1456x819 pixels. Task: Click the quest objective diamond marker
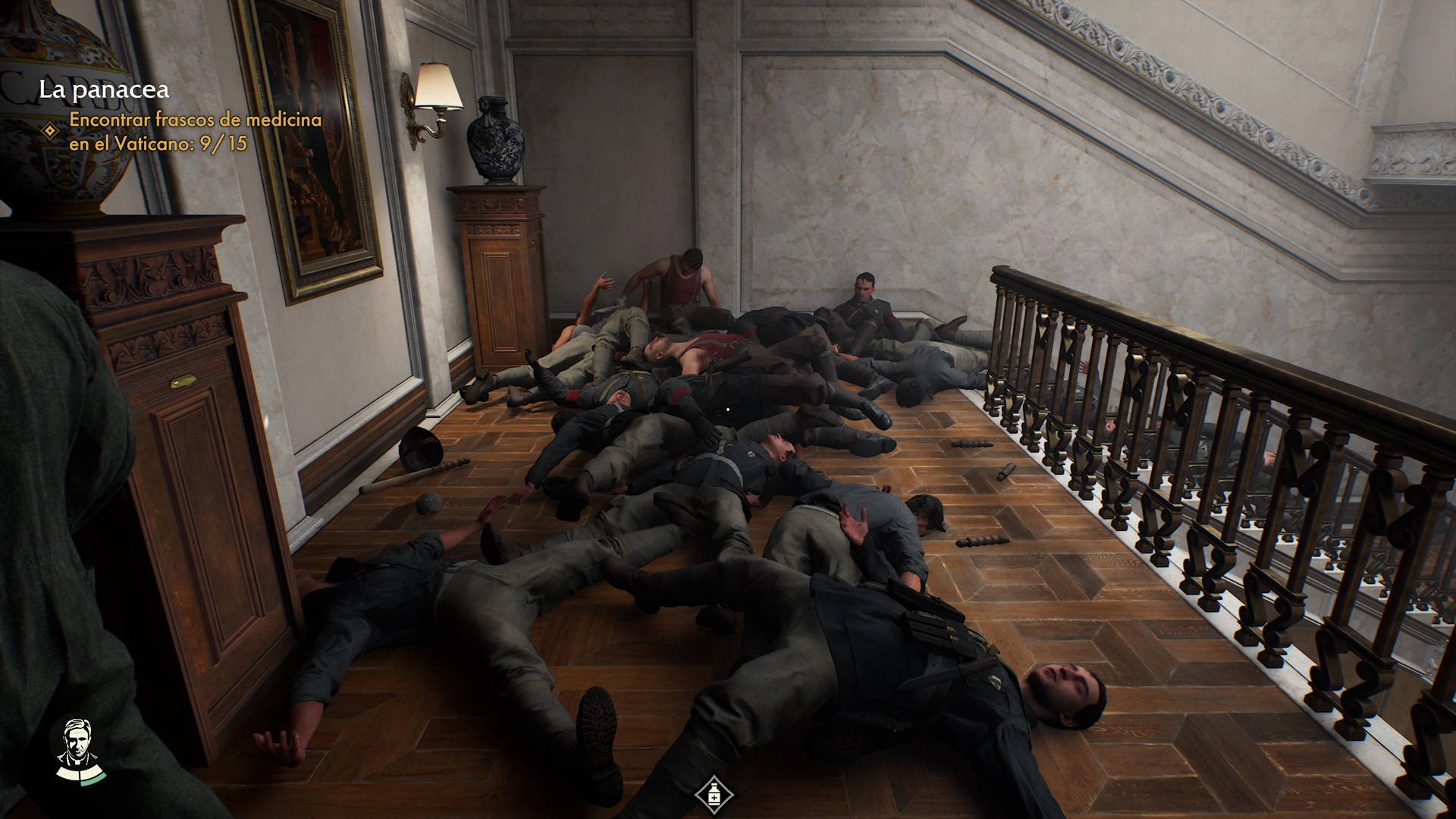click(50, 131)
